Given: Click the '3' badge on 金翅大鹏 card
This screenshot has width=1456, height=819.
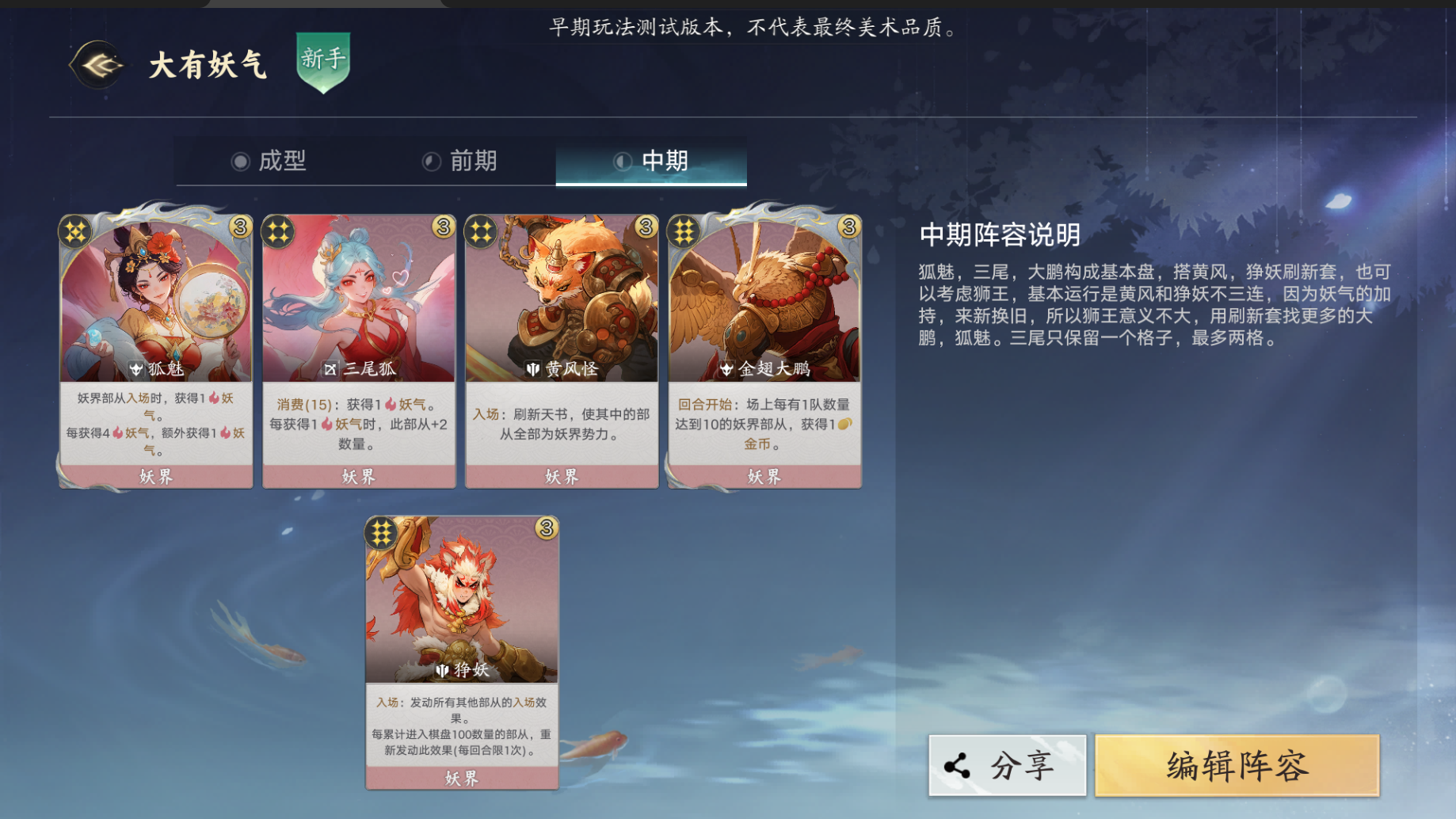Looking at the screenshot, I should (x=850, y=226).
